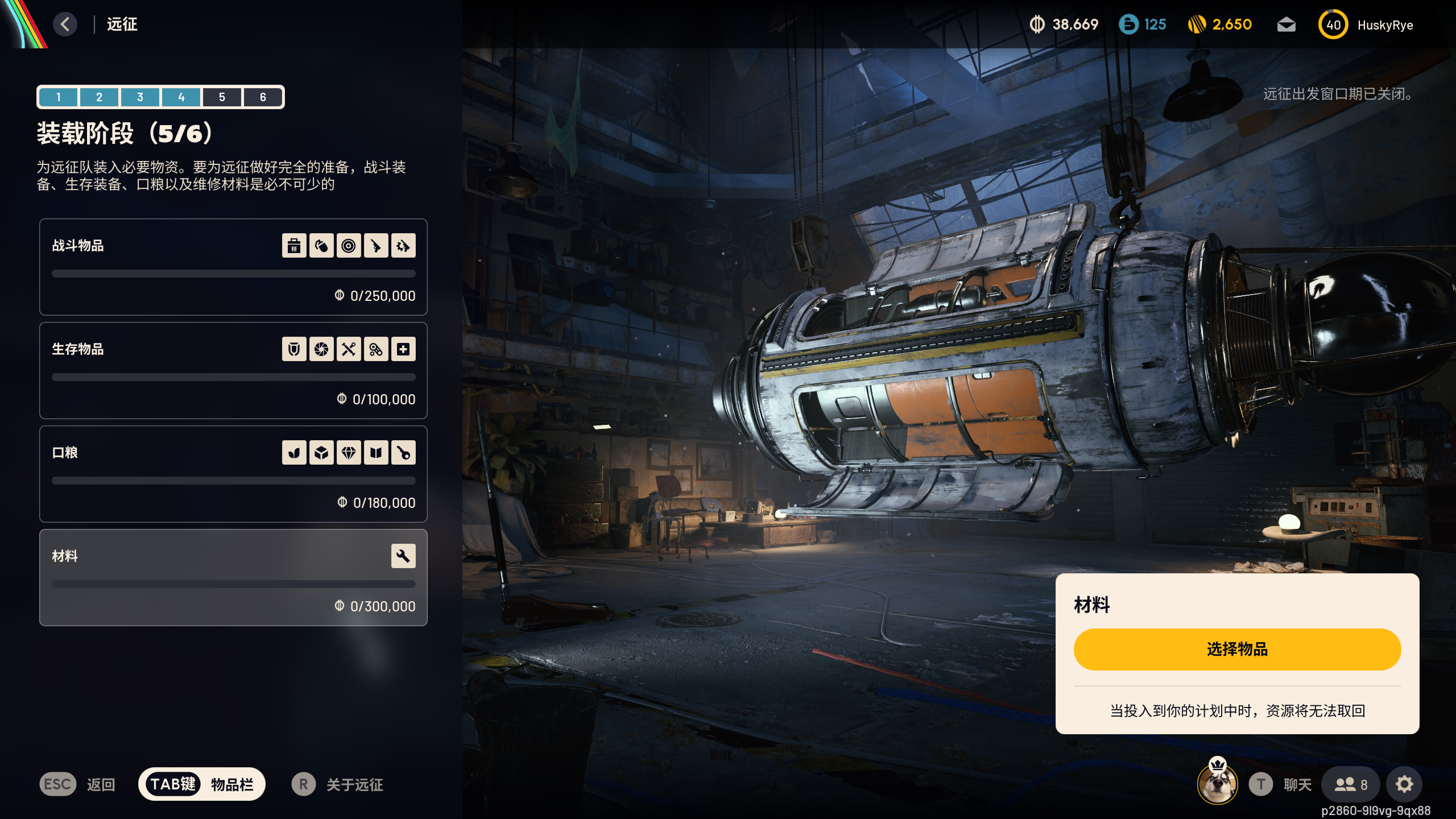
Task: Switch to stage 1 in the progress bar
Action: click(59, 97)
